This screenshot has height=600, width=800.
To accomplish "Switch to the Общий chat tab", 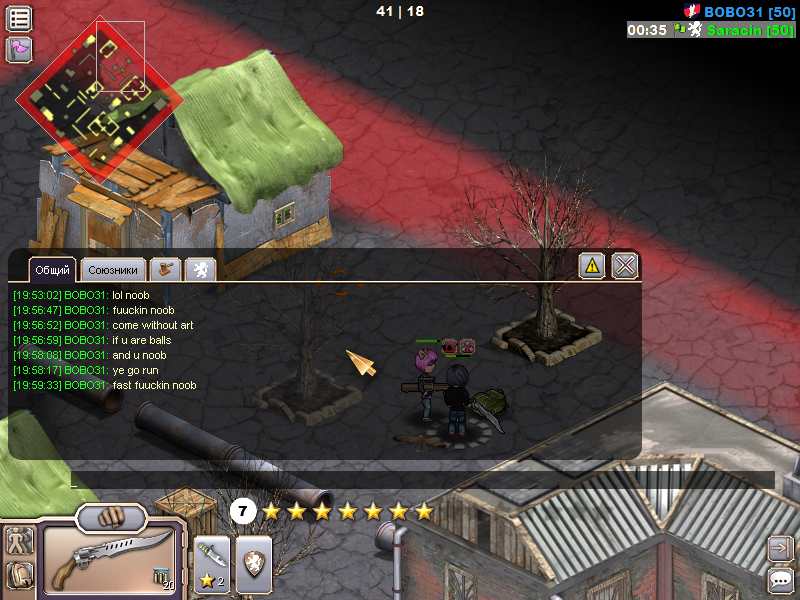I will (x=53, y=270).
